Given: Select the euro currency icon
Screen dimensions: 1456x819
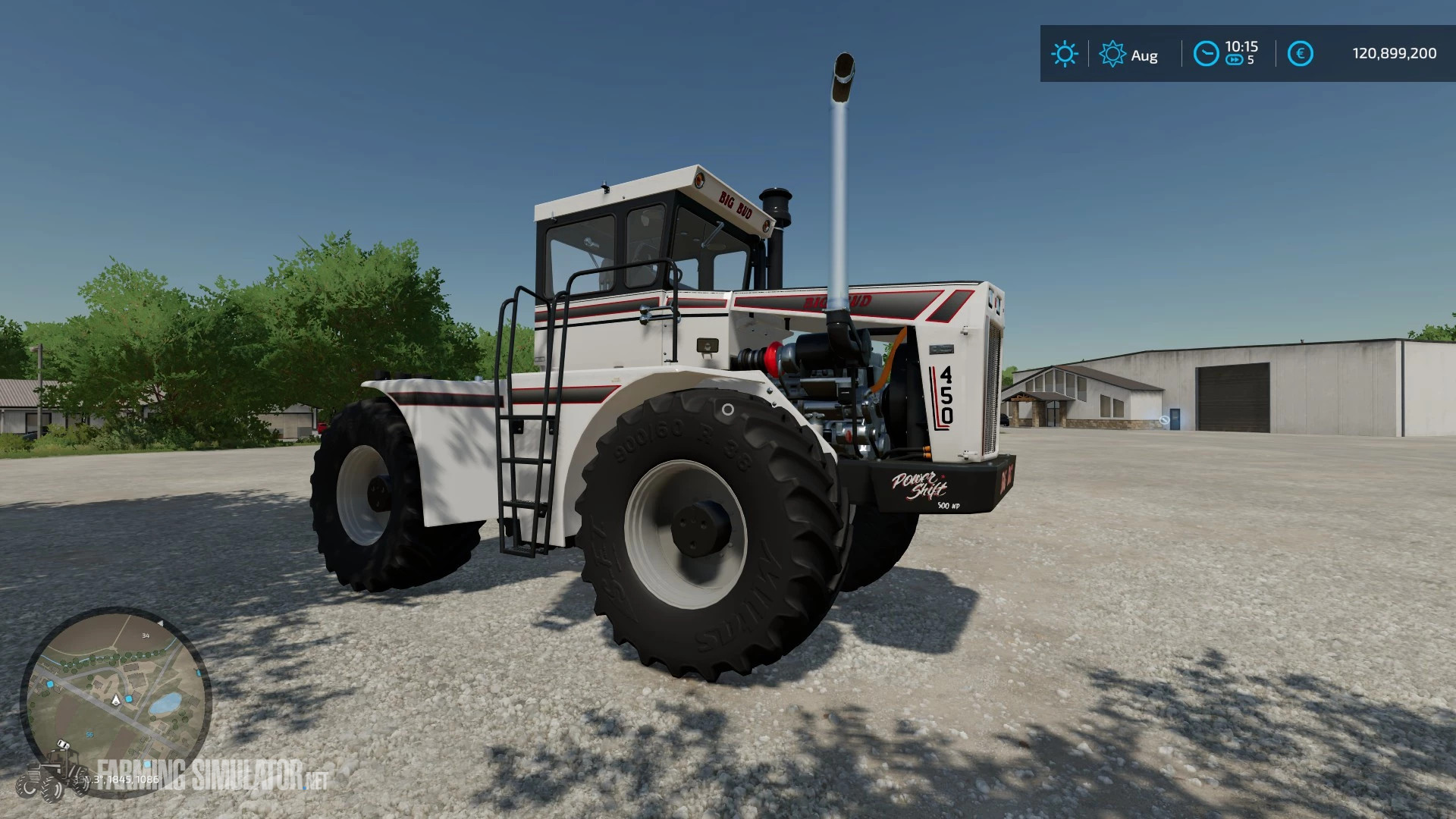Looking at the screenshot, I should pos(1301,53).
